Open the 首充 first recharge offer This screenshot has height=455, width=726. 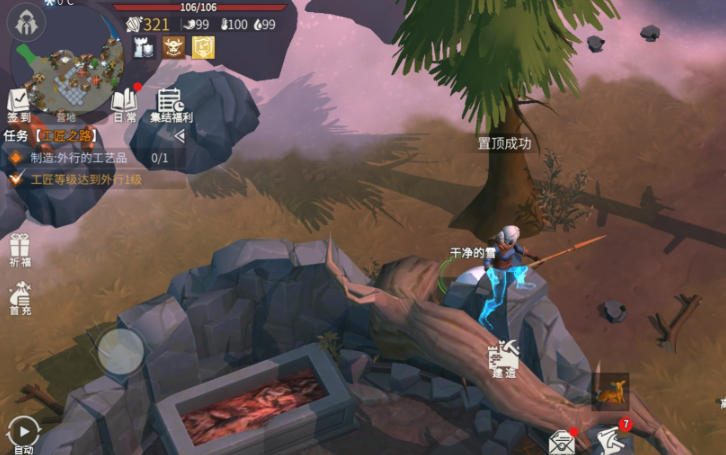pos(19,297)
